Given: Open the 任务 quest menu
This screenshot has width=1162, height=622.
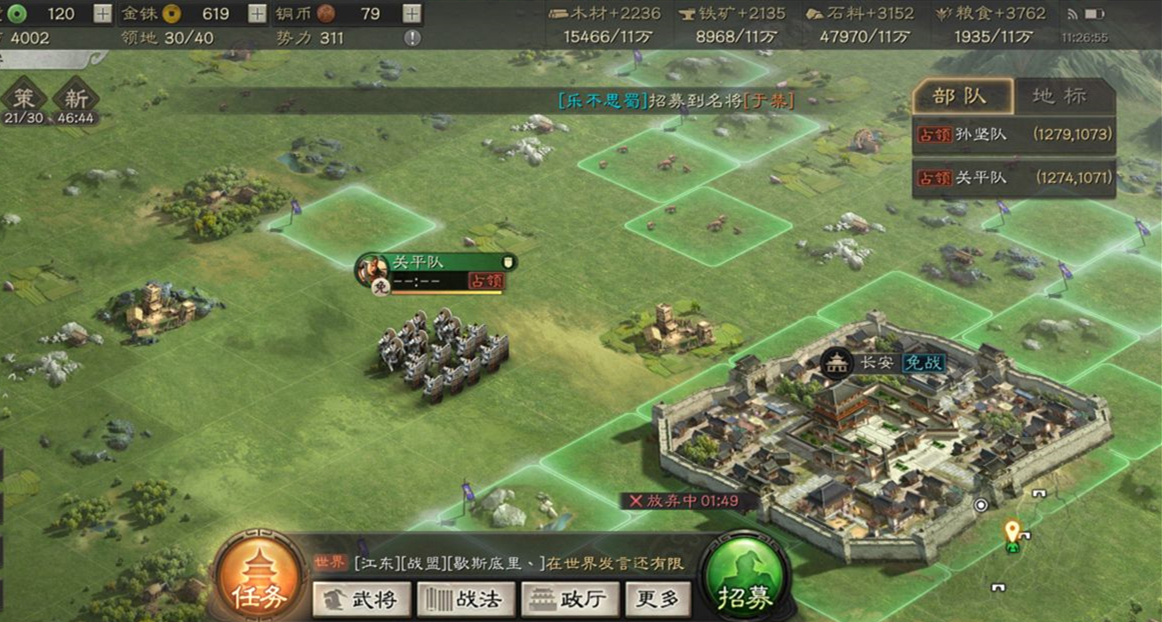Looking at the screenshot, I should click(x=259, y=578).
